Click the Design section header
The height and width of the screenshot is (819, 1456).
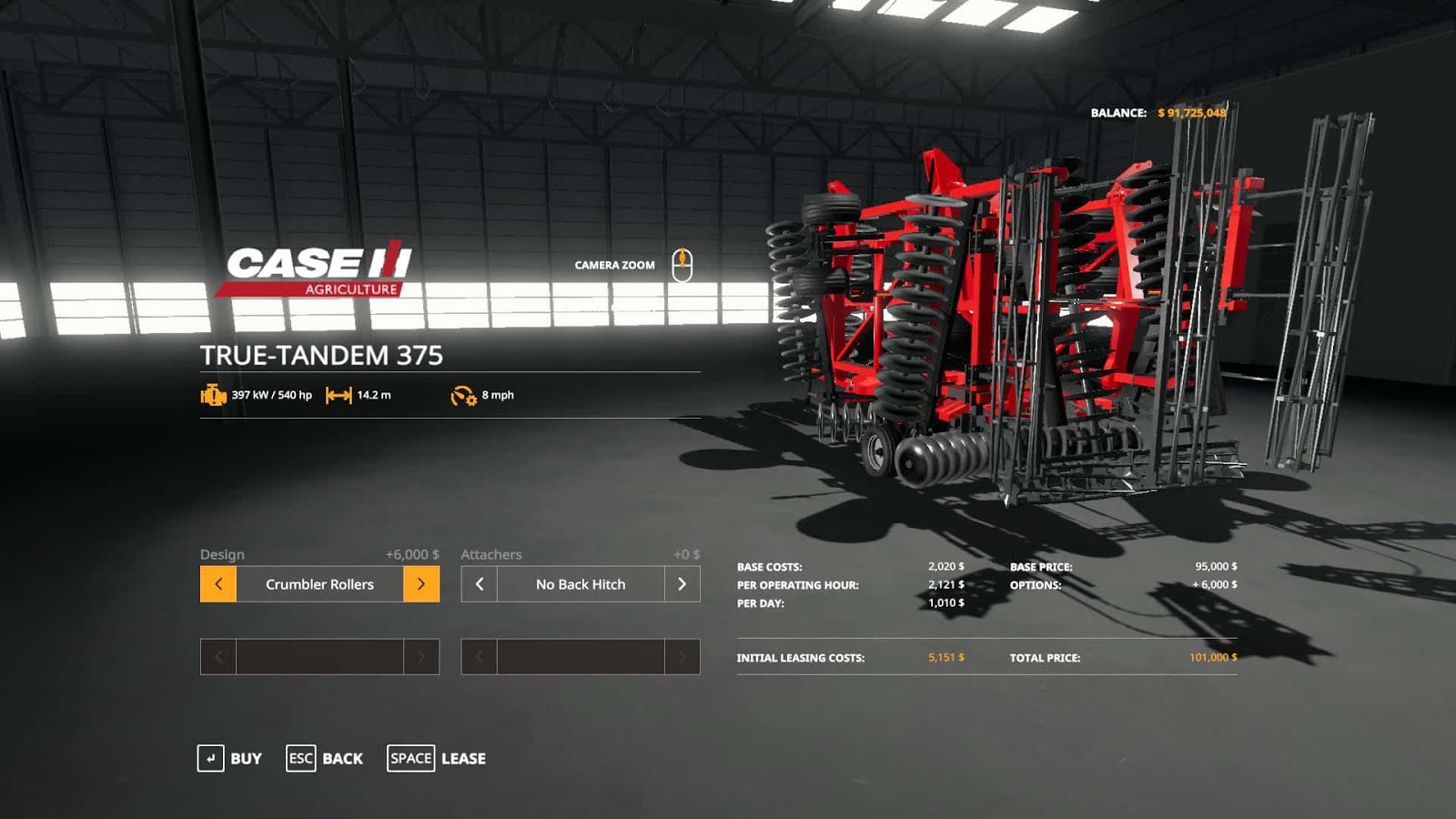click(222, 553)
